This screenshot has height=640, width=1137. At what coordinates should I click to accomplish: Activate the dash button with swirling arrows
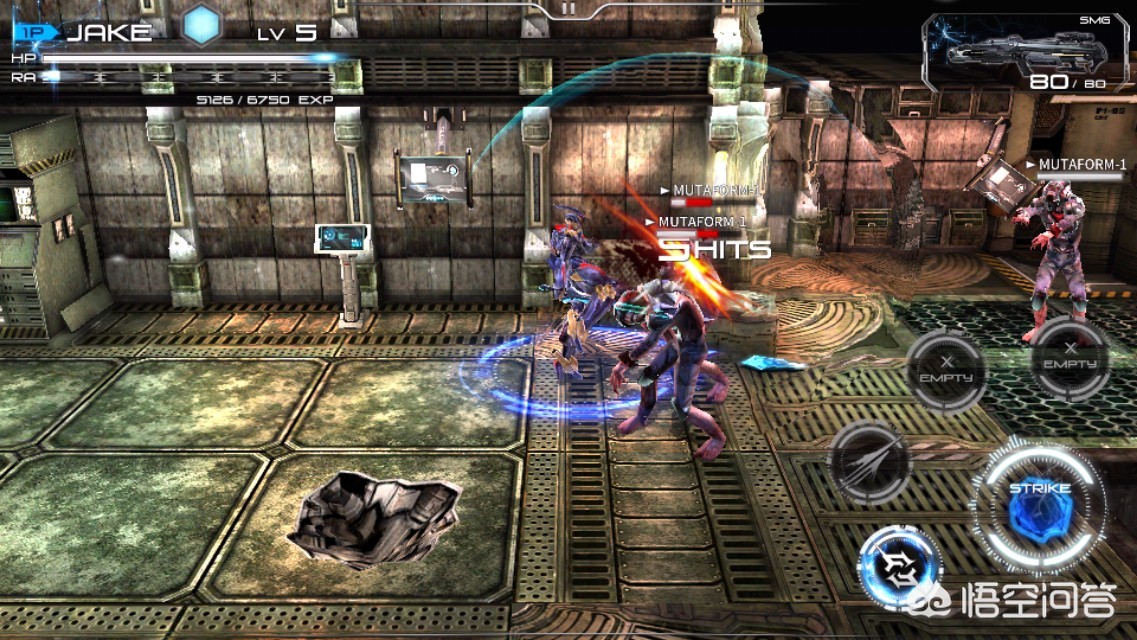pyautogui.click(x=900, y=567)
